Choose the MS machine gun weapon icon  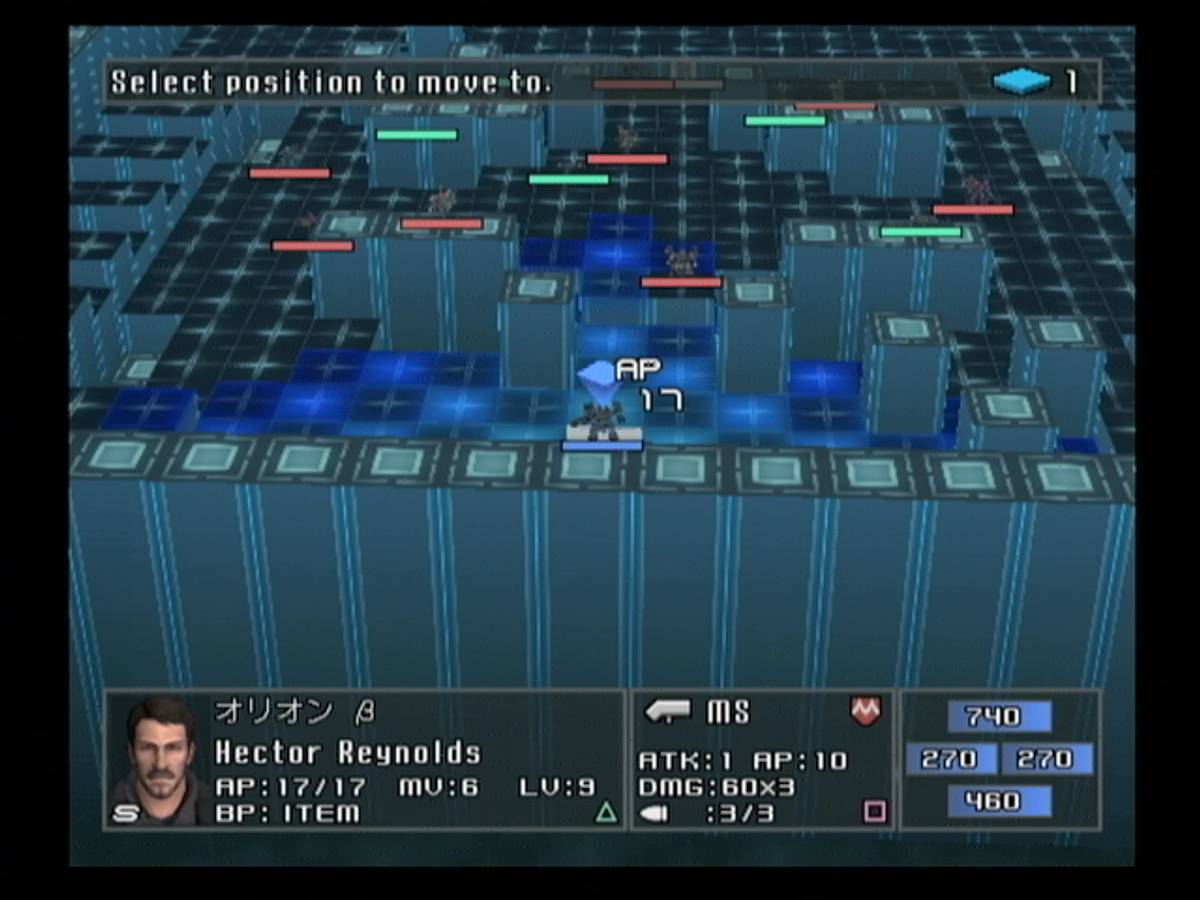click(x=668, y=712)
